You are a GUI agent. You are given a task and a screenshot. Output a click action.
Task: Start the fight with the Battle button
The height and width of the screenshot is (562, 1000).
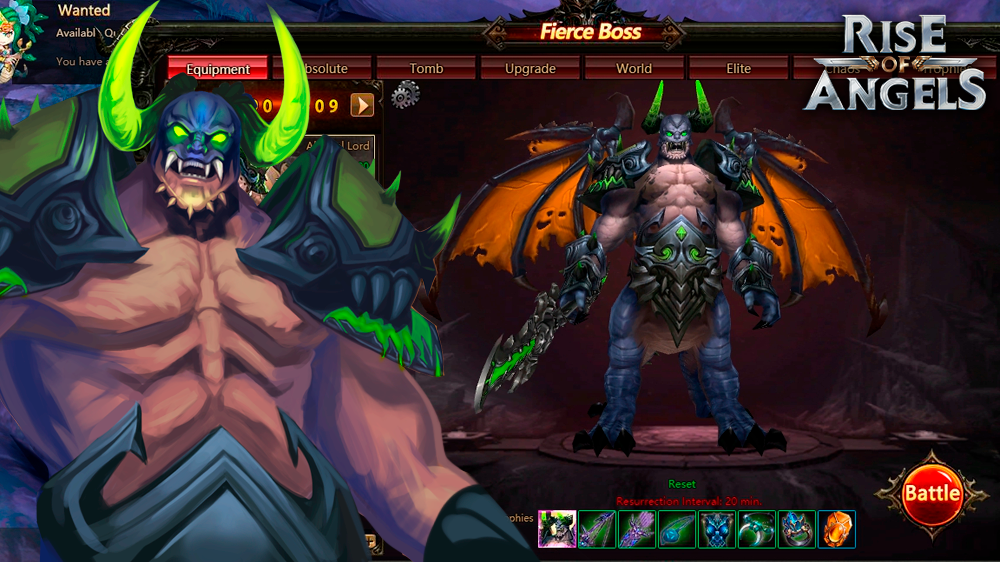click(x=931, y=493)
